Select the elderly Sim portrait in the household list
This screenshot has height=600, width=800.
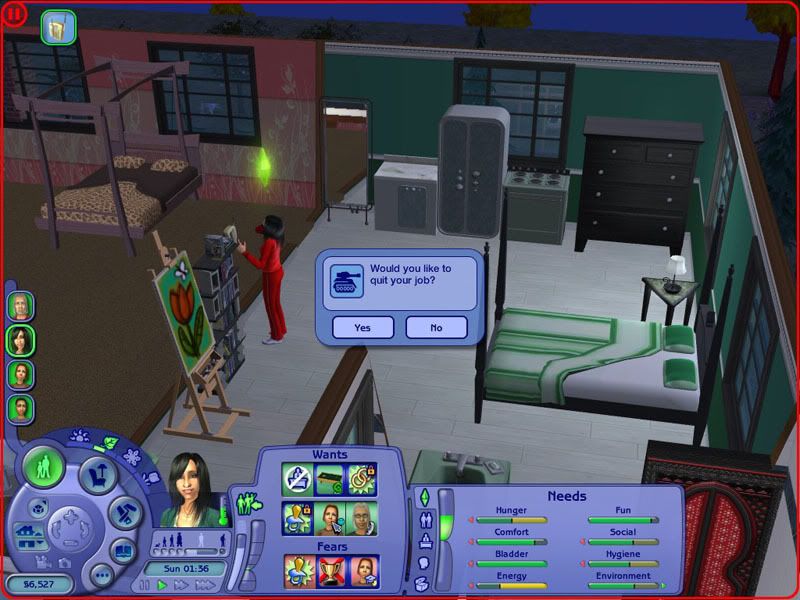(20, 305)
